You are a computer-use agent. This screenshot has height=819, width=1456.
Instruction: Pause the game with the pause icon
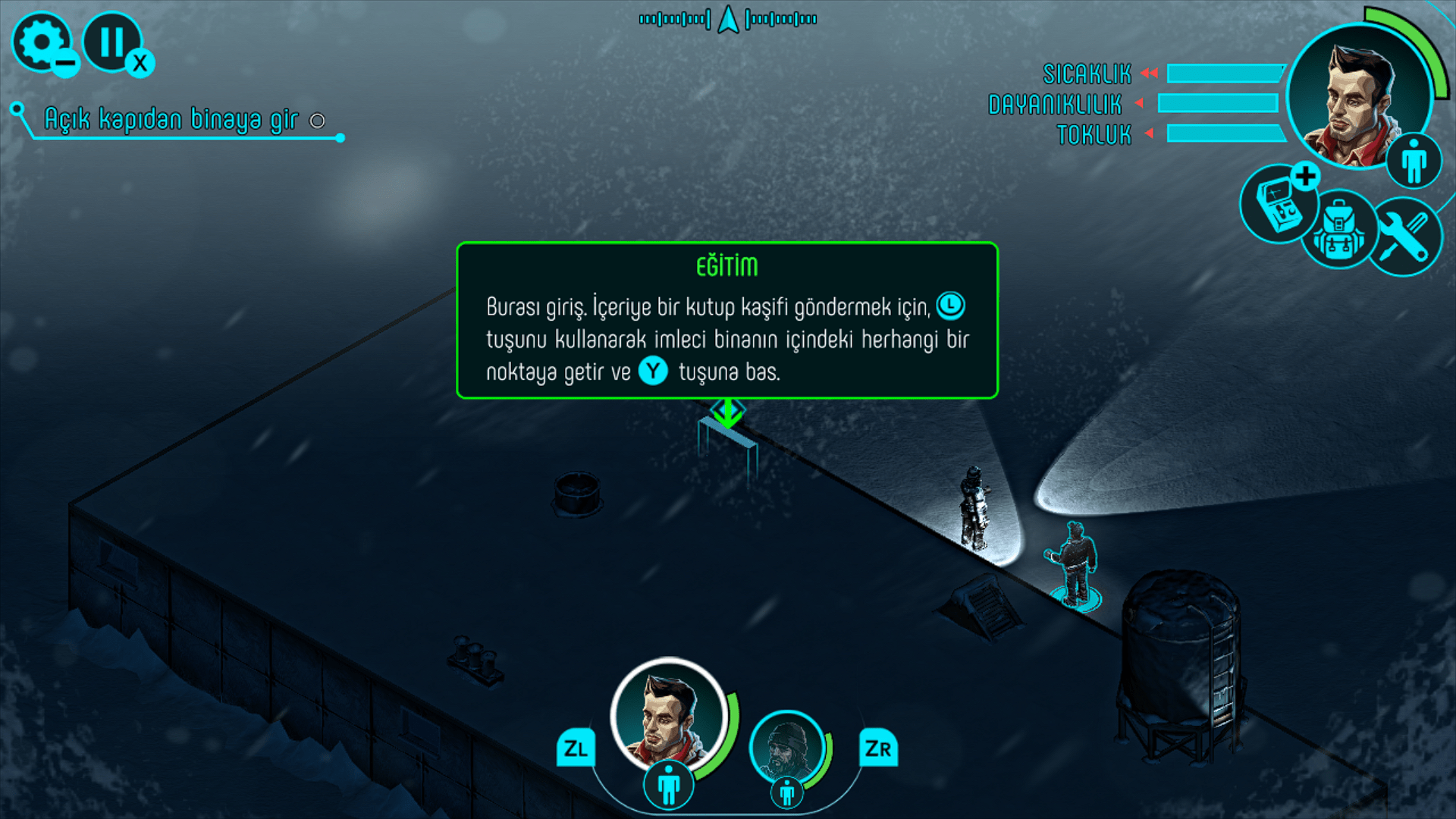click(112, 42)
